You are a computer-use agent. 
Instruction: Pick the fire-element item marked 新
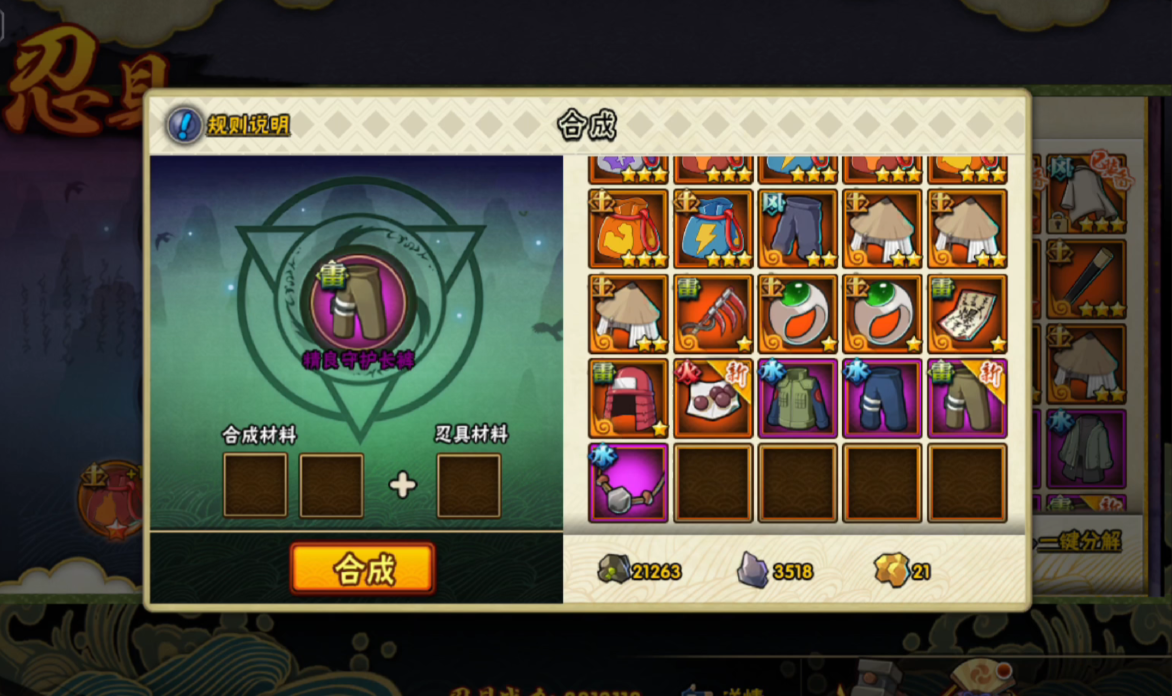click(713, 398)
